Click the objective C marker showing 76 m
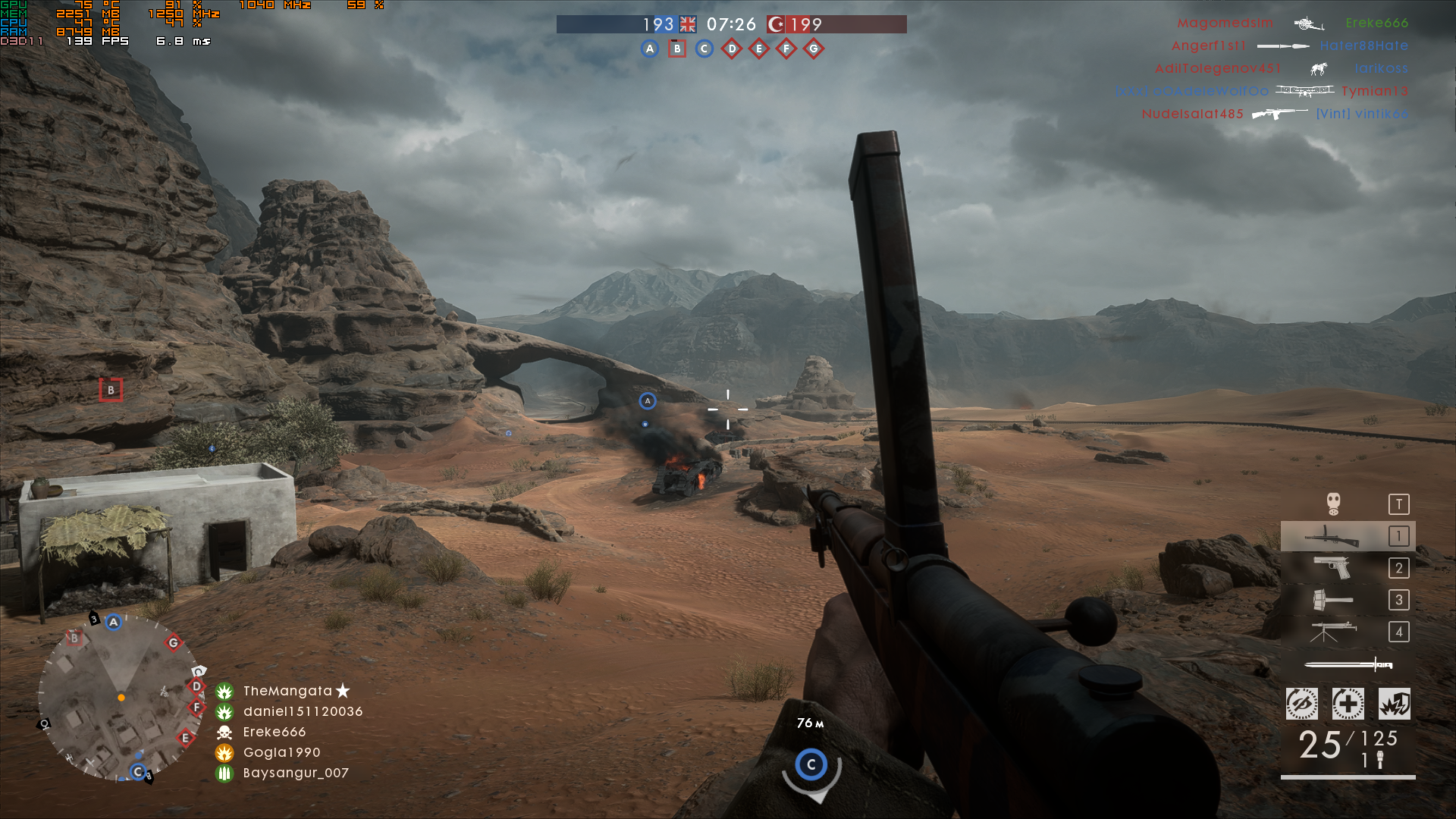Viewport: 1456px width, 819px height. [x=811, y=764]
